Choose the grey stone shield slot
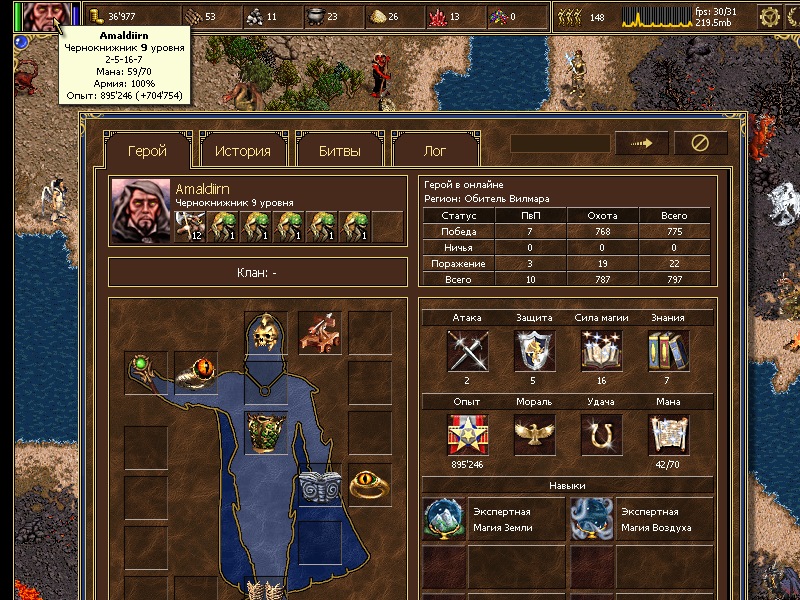Image resolution: width=800 pixels, height=600 pixels. 320,486
